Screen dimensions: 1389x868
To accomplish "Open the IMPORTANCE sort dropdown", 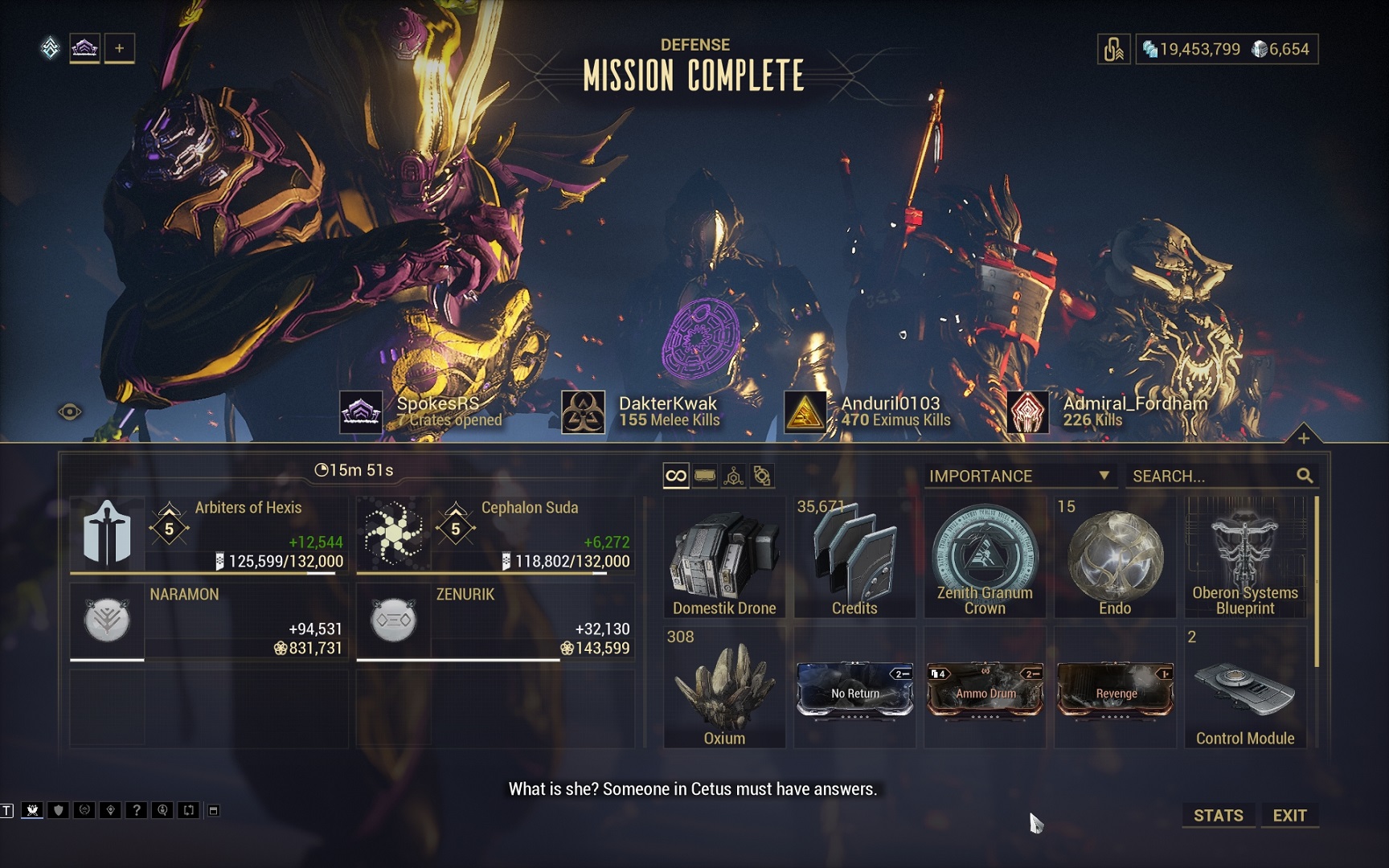I will (1018, 476).
